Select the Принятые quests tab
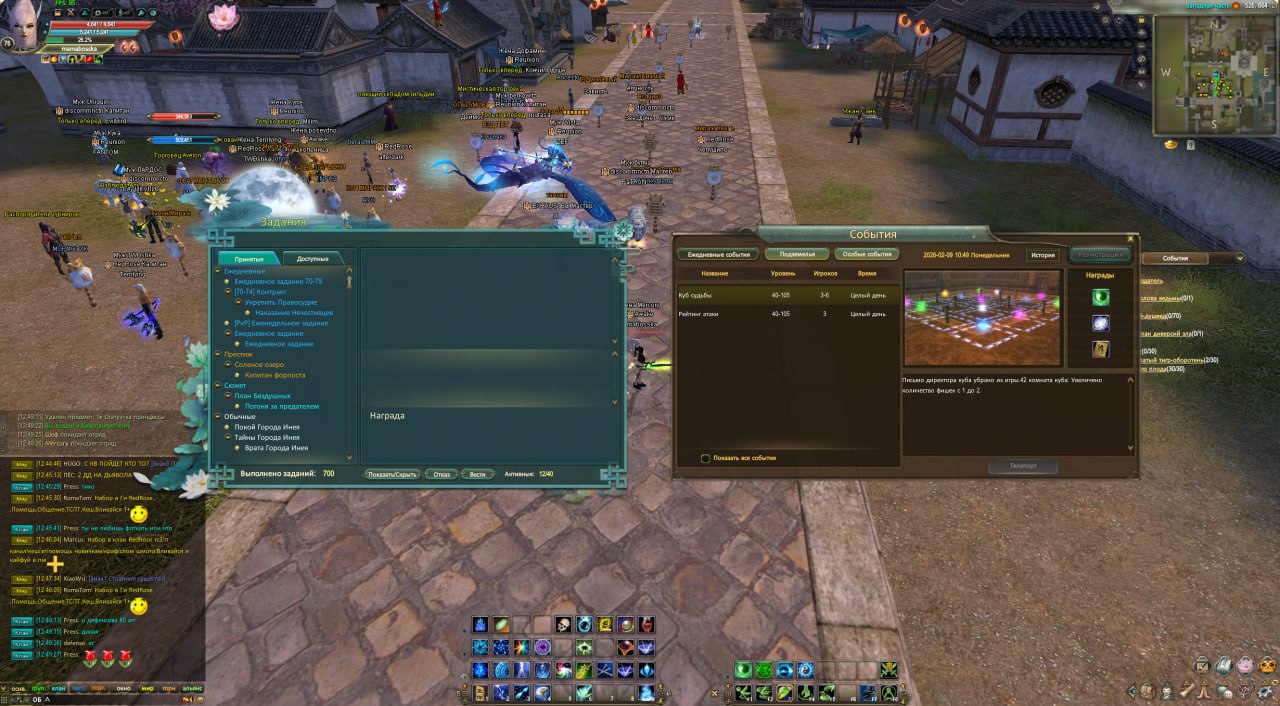 249,258
